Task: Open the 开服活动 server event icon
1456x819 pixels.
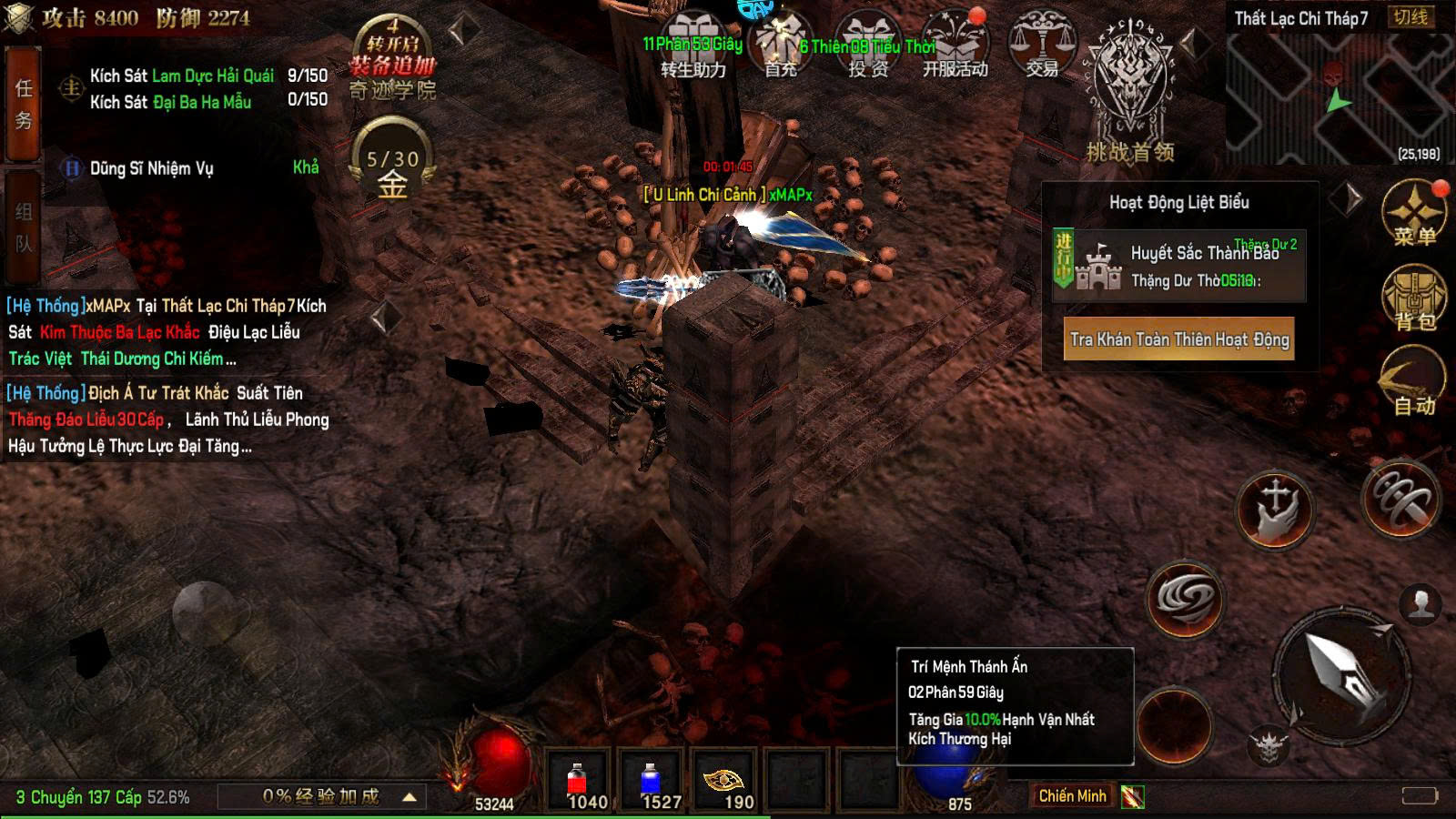Action: coord(955,45)
